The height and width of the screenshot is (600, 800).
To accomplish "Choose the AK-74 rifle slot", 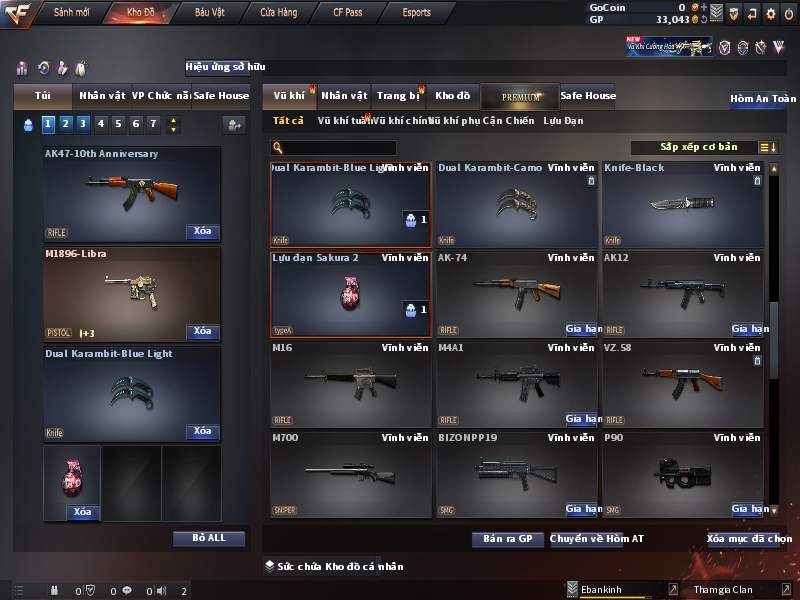I will 517,293.
